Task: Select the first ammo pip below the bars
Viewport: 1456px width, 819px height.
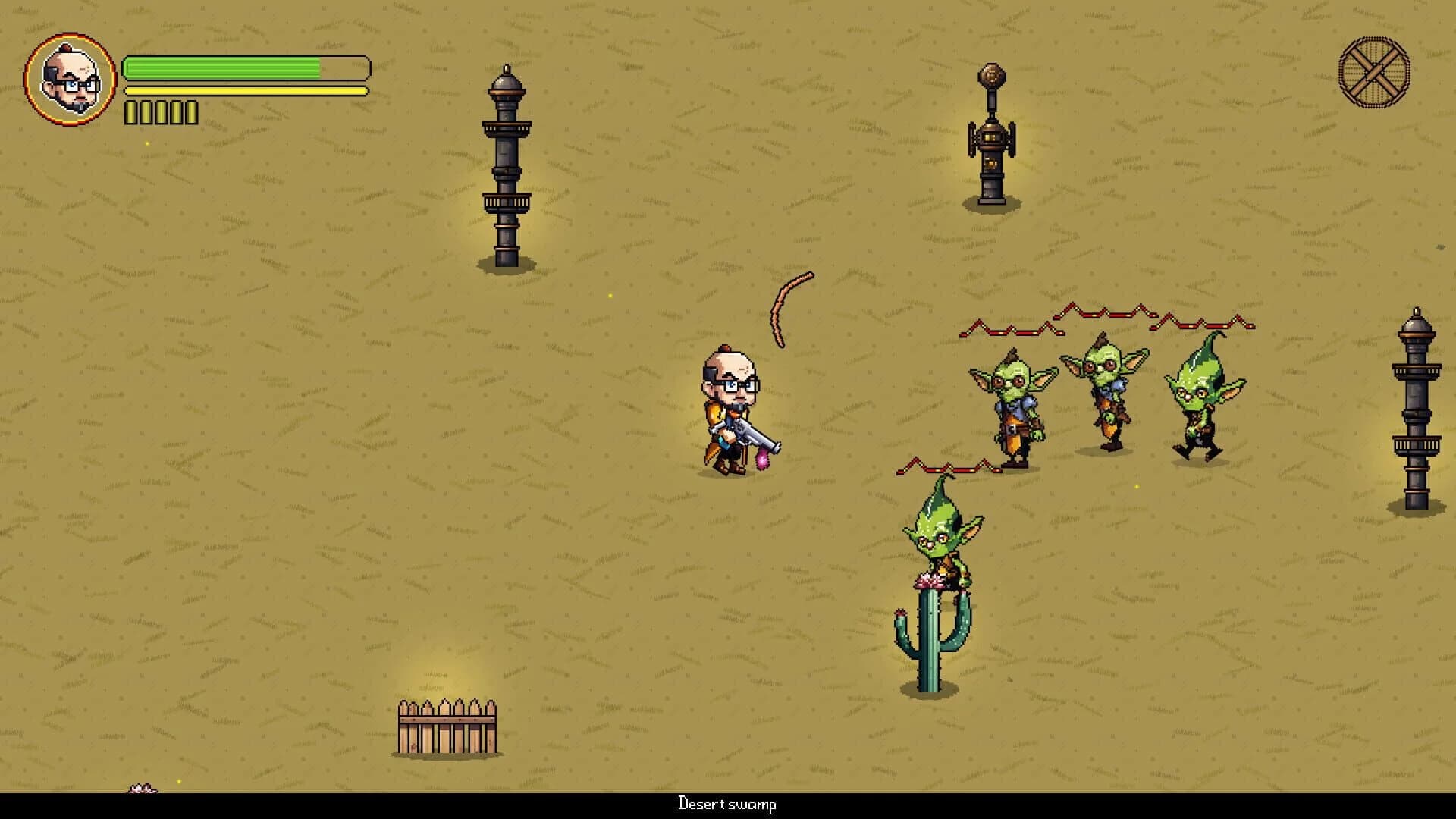Action: (x=130, y=111)
